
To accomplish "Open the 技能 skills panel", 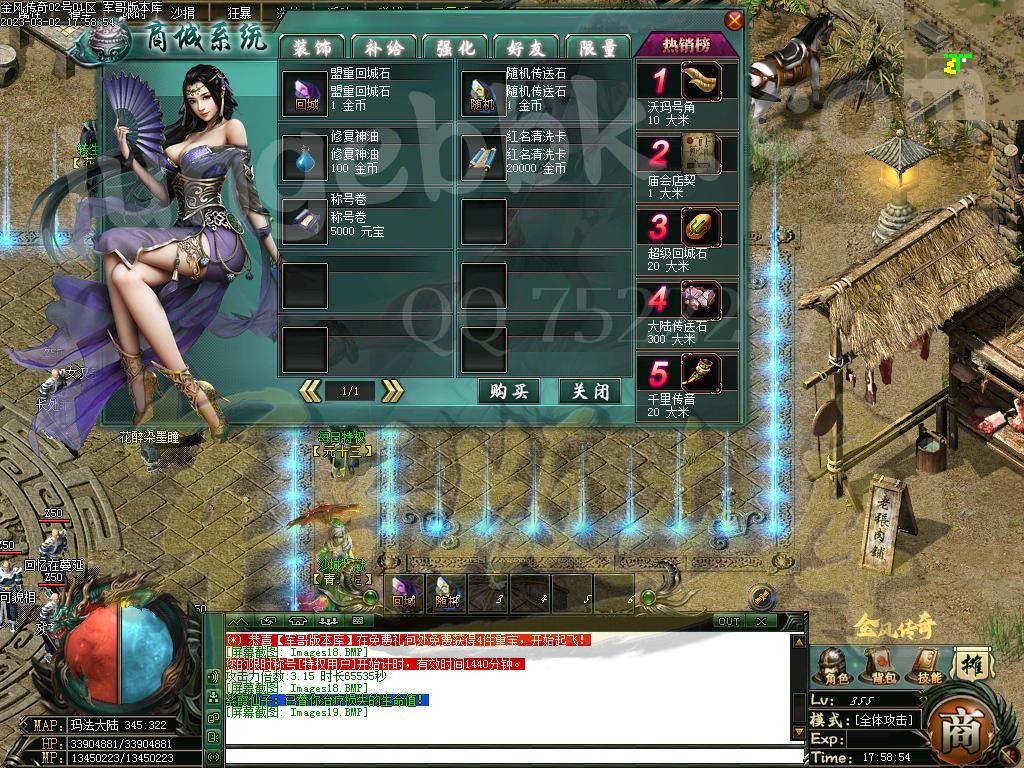I will coord(927,665).
